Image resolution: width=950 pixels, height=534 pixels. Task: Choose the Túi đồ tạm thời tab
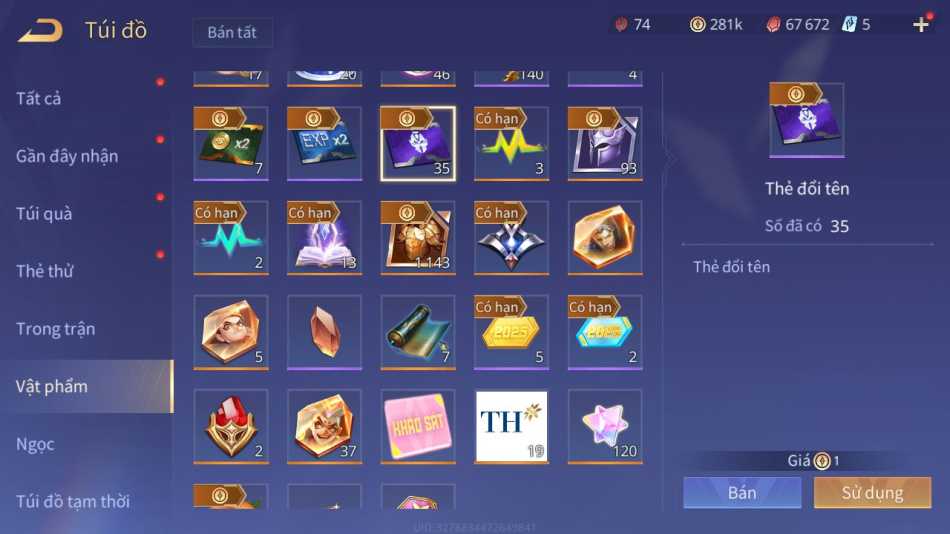[73, 501]
